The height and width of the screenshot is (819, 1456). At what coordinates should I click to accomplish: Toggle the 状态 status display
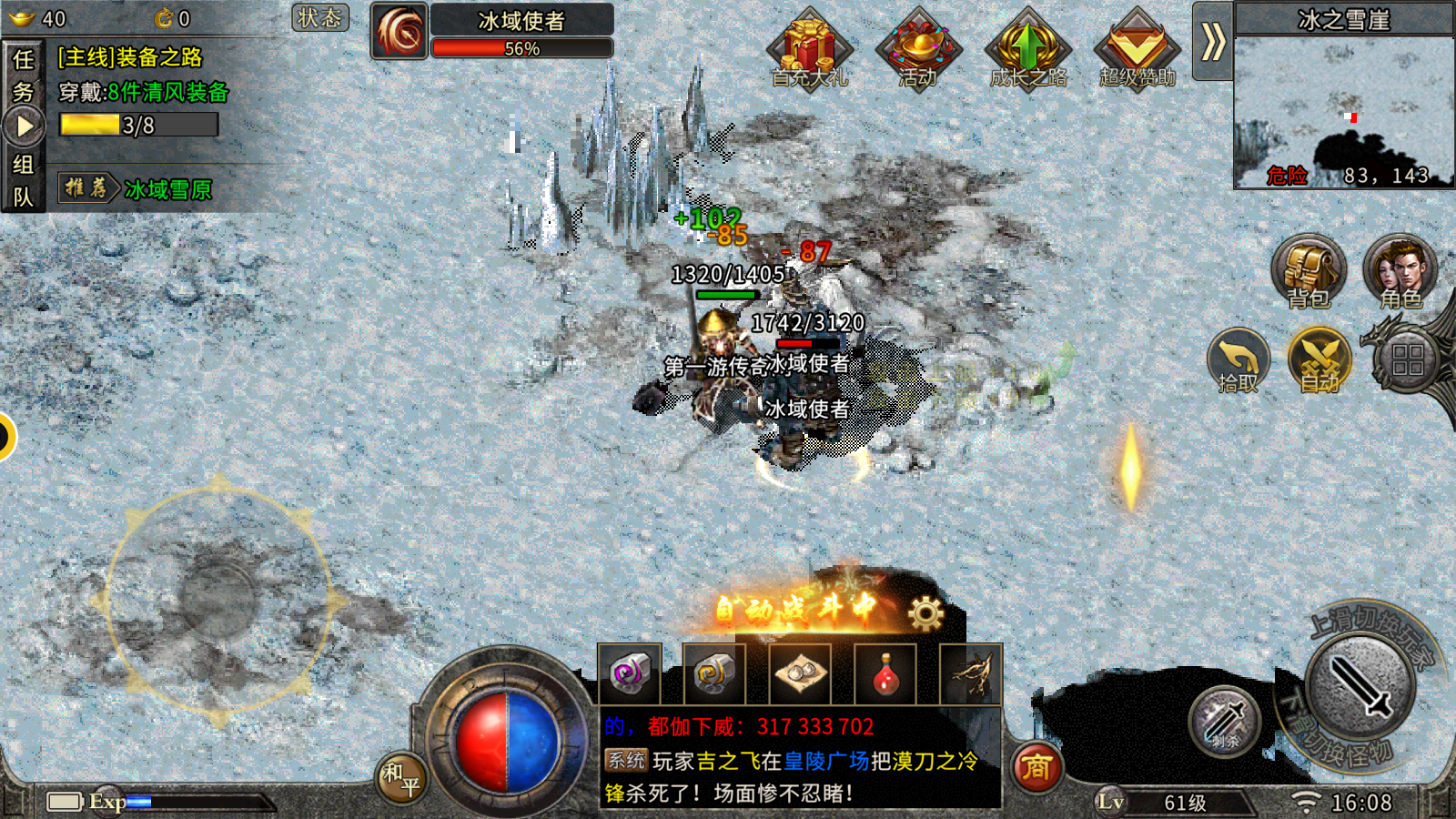click(x=320, y=18)
